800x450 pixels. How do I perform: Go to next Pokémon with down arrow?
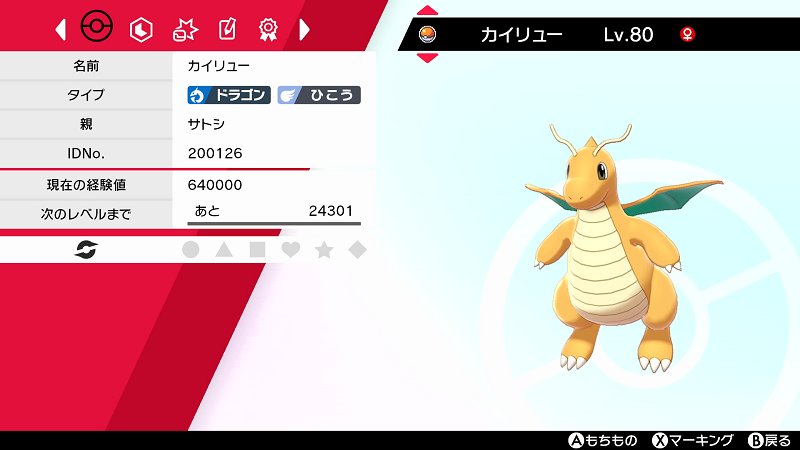427,58
